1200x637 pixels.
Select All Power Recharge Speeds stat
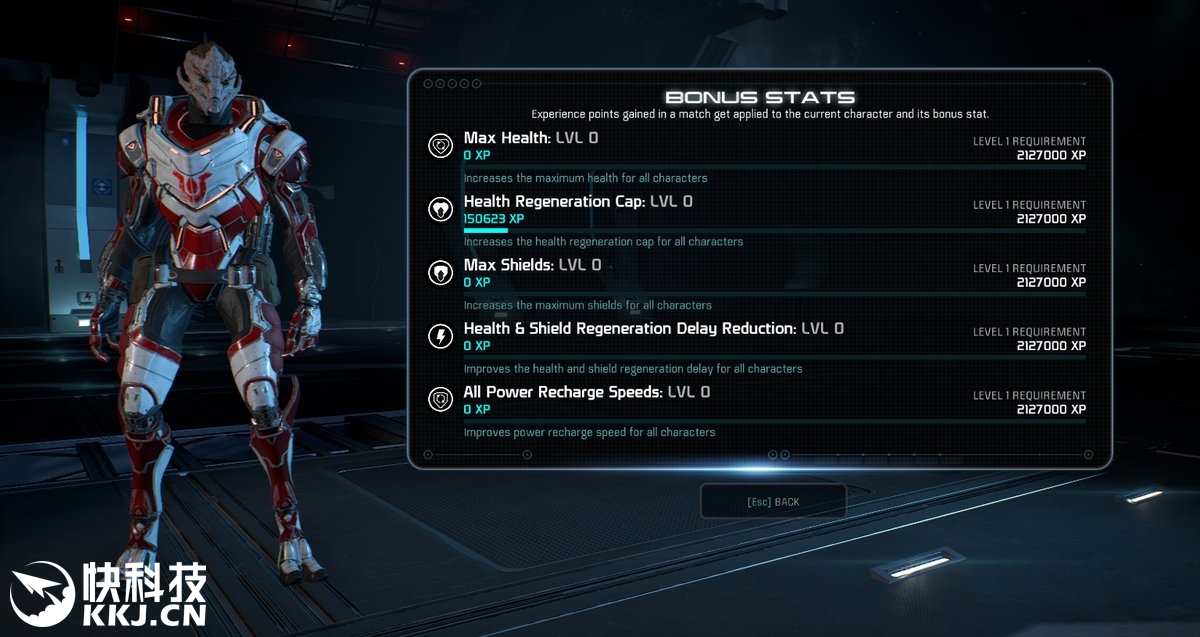click(x=586, y=392)
